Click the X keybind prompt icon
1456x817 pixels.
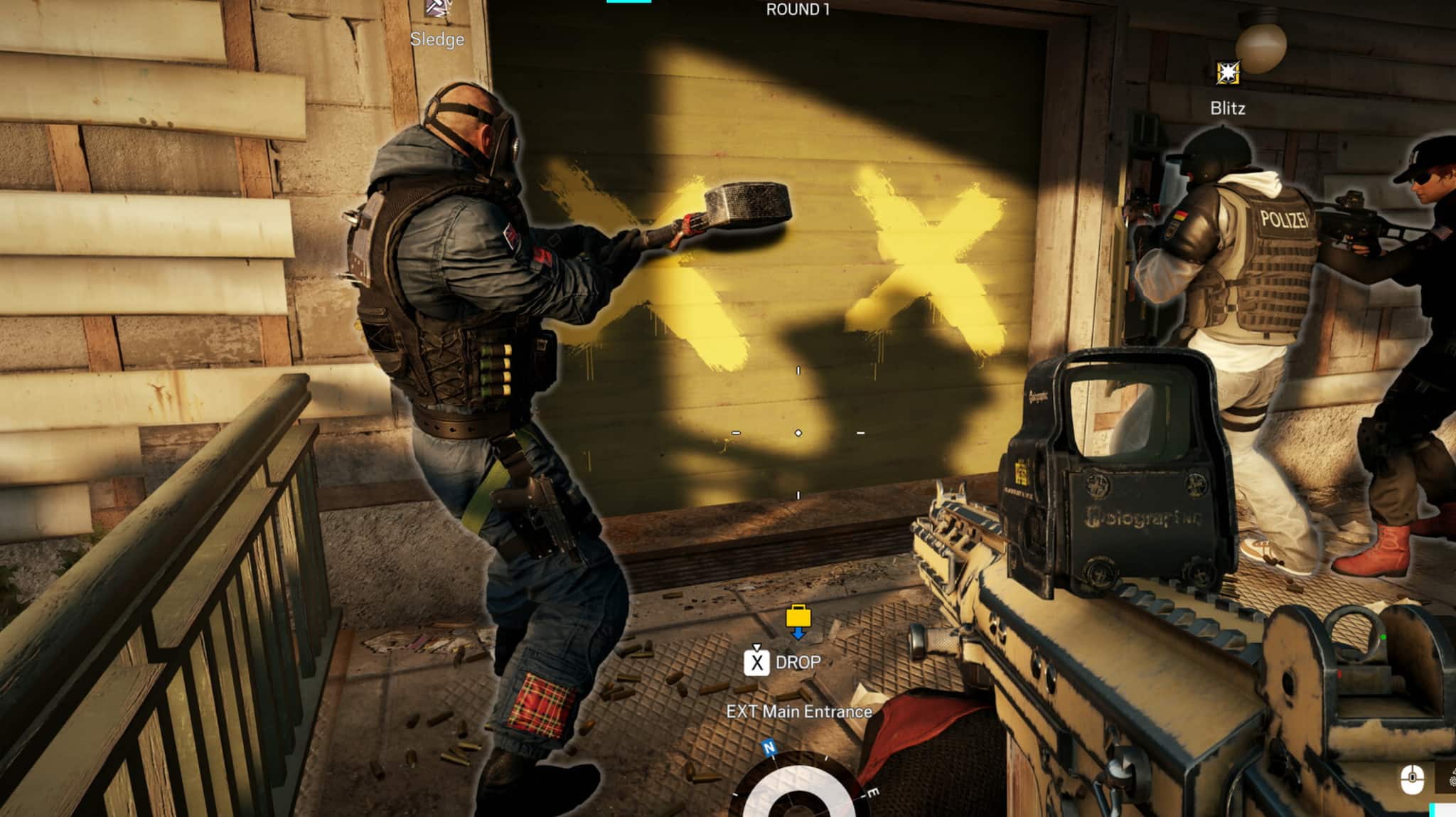pyautogui.click(x=758, y=663)
